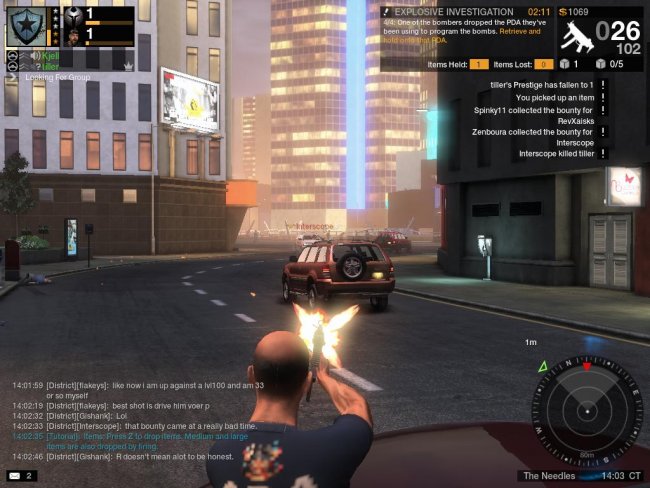Select group member Kjell in team list
Viewport: 650px width, 488px height.
pyautogui.click(x=51, y=55)
